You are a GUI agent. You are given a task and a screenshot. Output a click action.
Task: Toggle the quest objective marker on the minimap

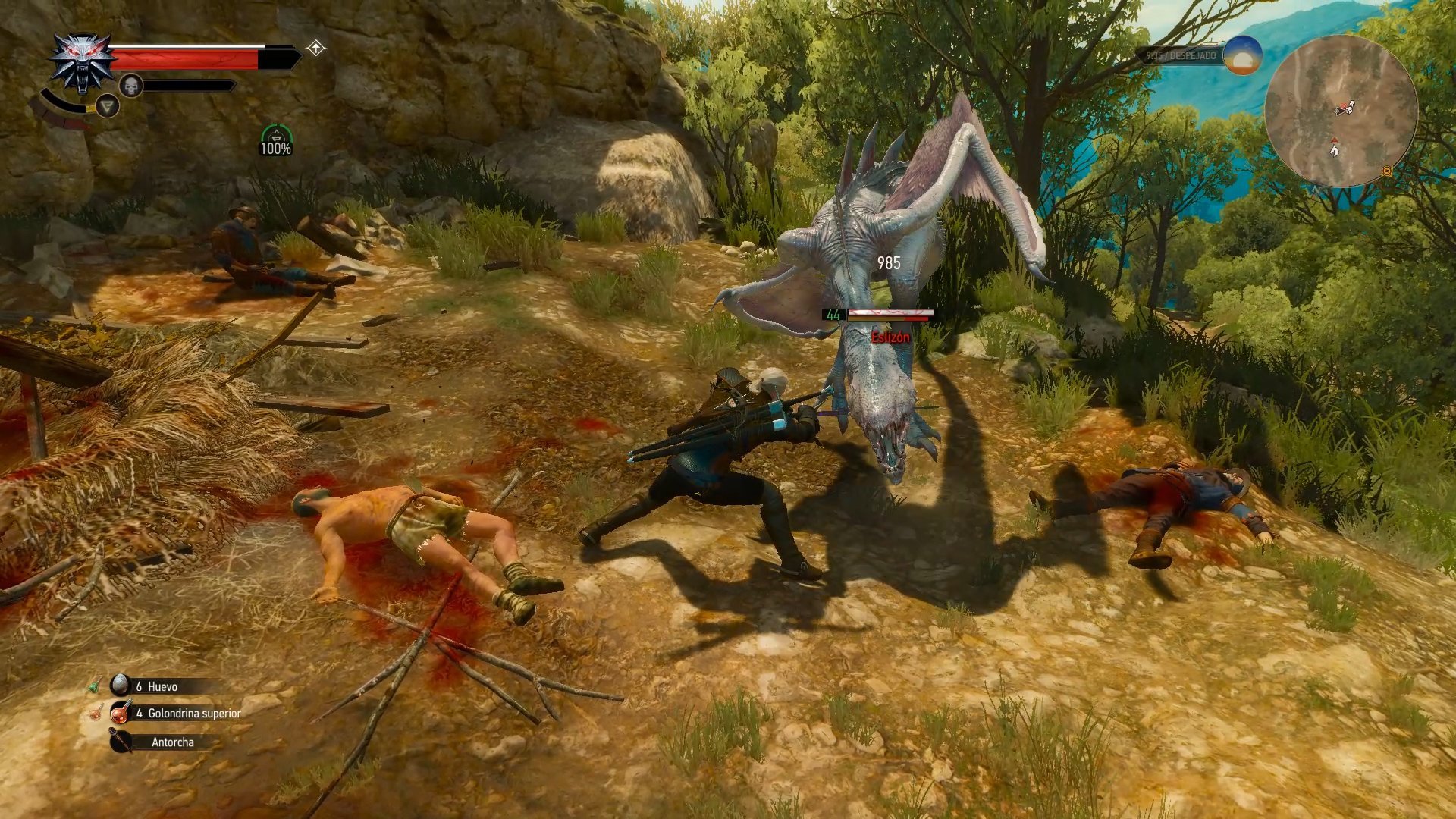click(x=1334, y=140)
